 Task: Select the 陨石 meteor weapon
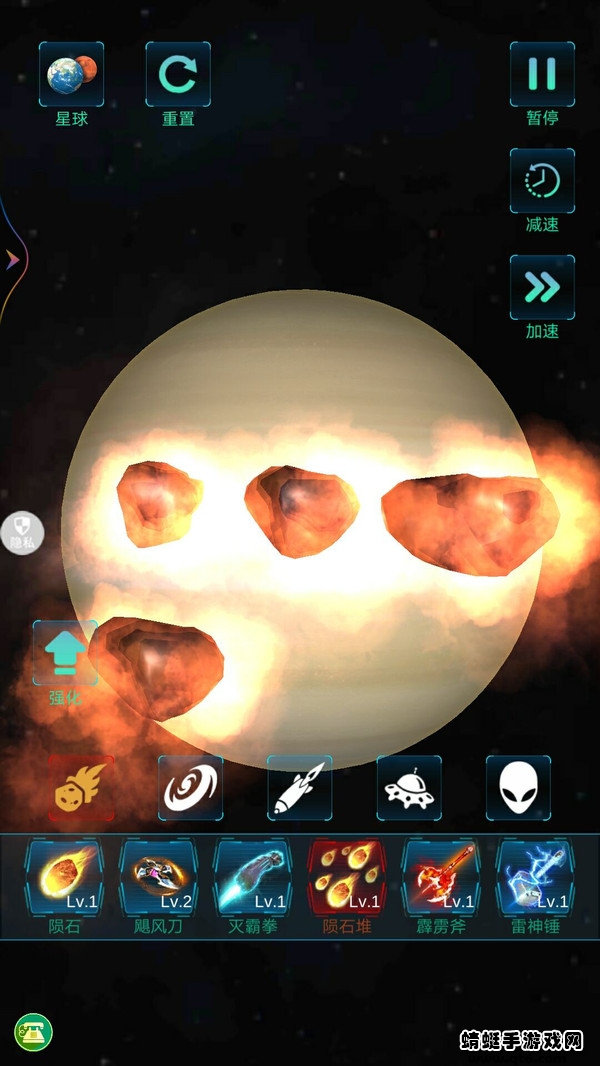click(63, 880)
